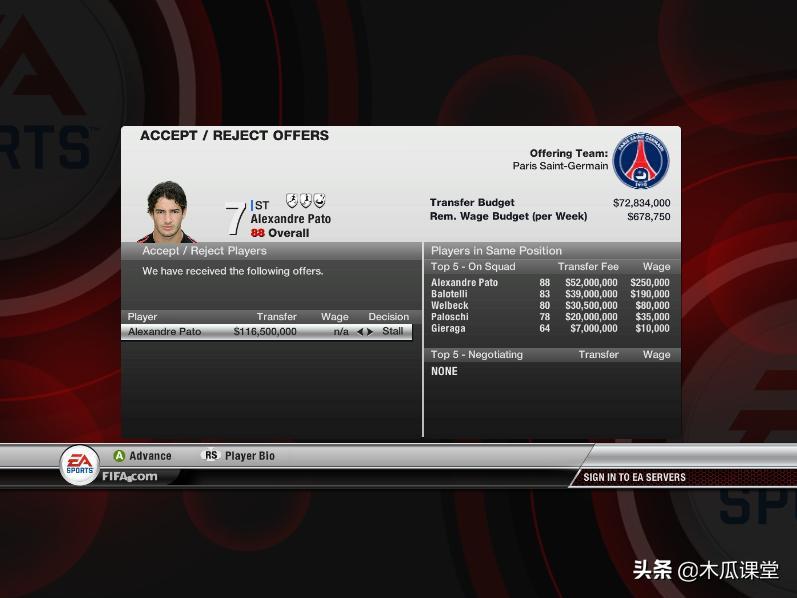Select the Alexandre Pato offer row
This screenshot has height=598, width=797.
click(x=200, y=332)
